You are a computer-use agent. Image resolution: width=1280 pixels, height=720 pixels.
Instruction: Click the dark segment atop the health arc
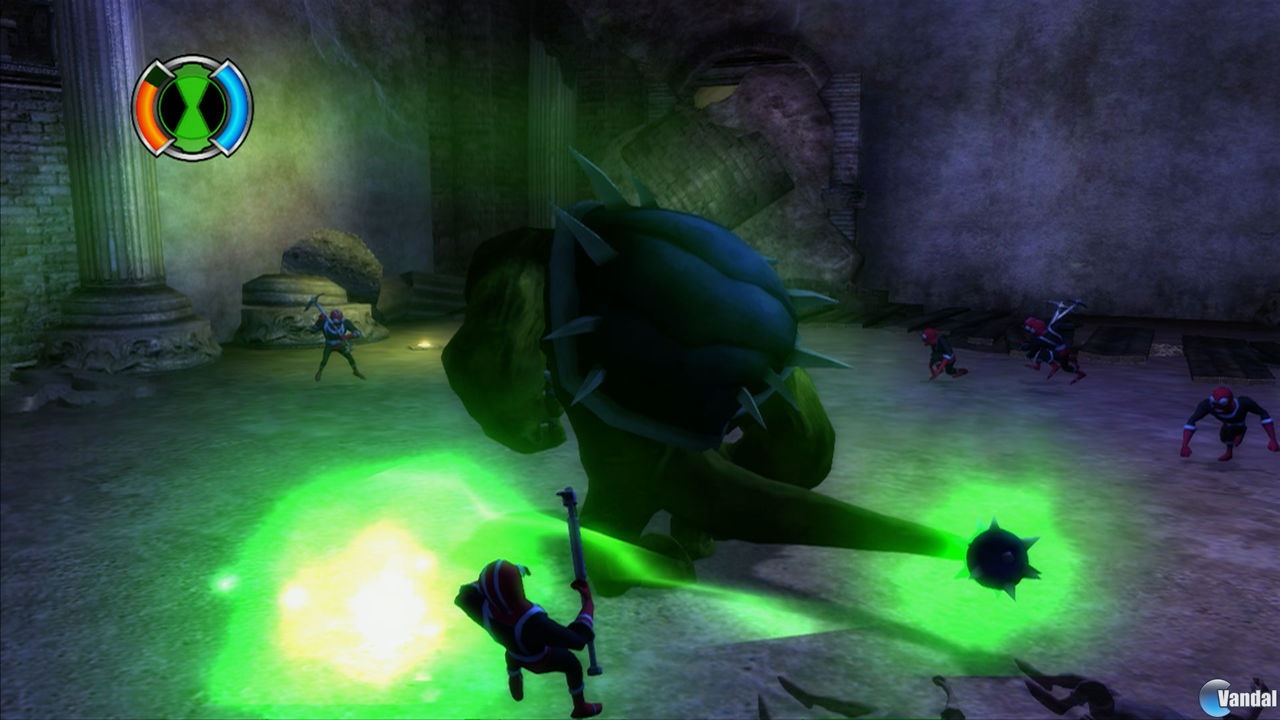(x=155, y=73)
